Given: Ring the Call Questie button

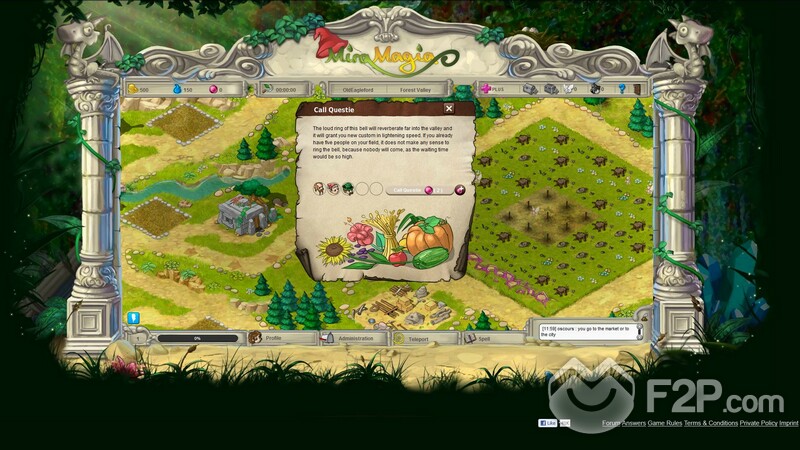Looking at the screenshot, I should pos(409,189).
